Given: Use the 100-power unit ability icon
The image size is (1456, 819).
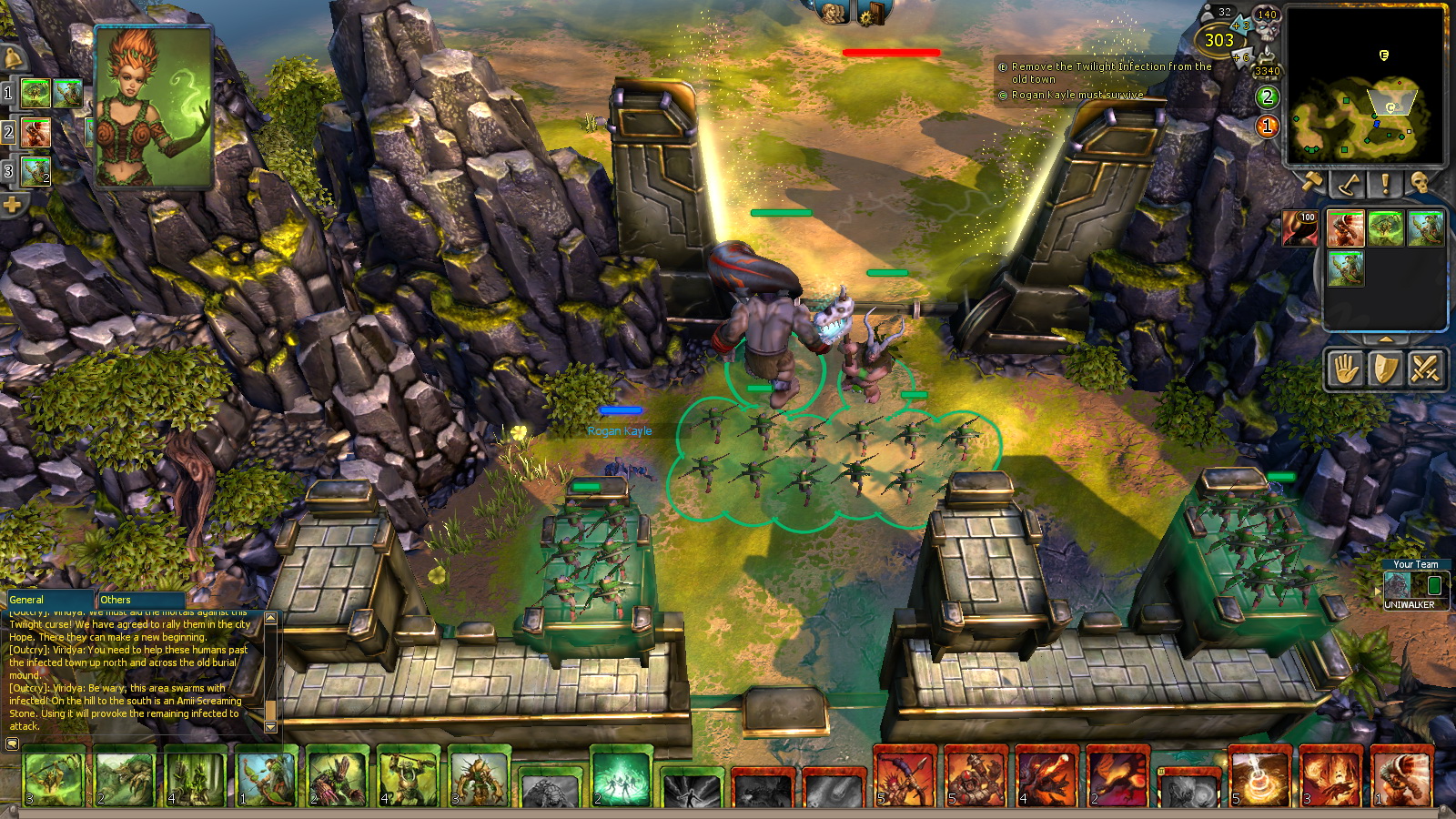Looking at the screenshot, I should 1299,228.
